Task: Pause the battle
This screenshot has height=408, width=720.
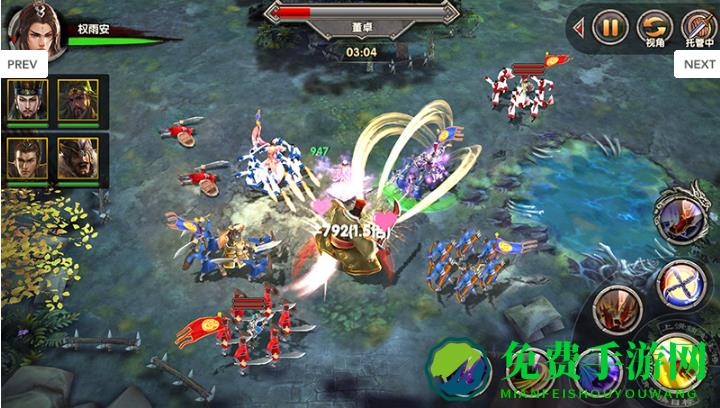Action: [610, 26]
